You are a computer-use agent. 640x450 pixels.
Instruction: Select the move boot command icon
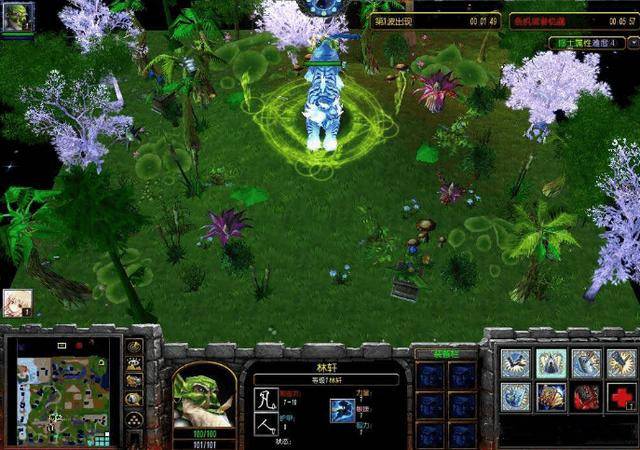coord(516,363)
